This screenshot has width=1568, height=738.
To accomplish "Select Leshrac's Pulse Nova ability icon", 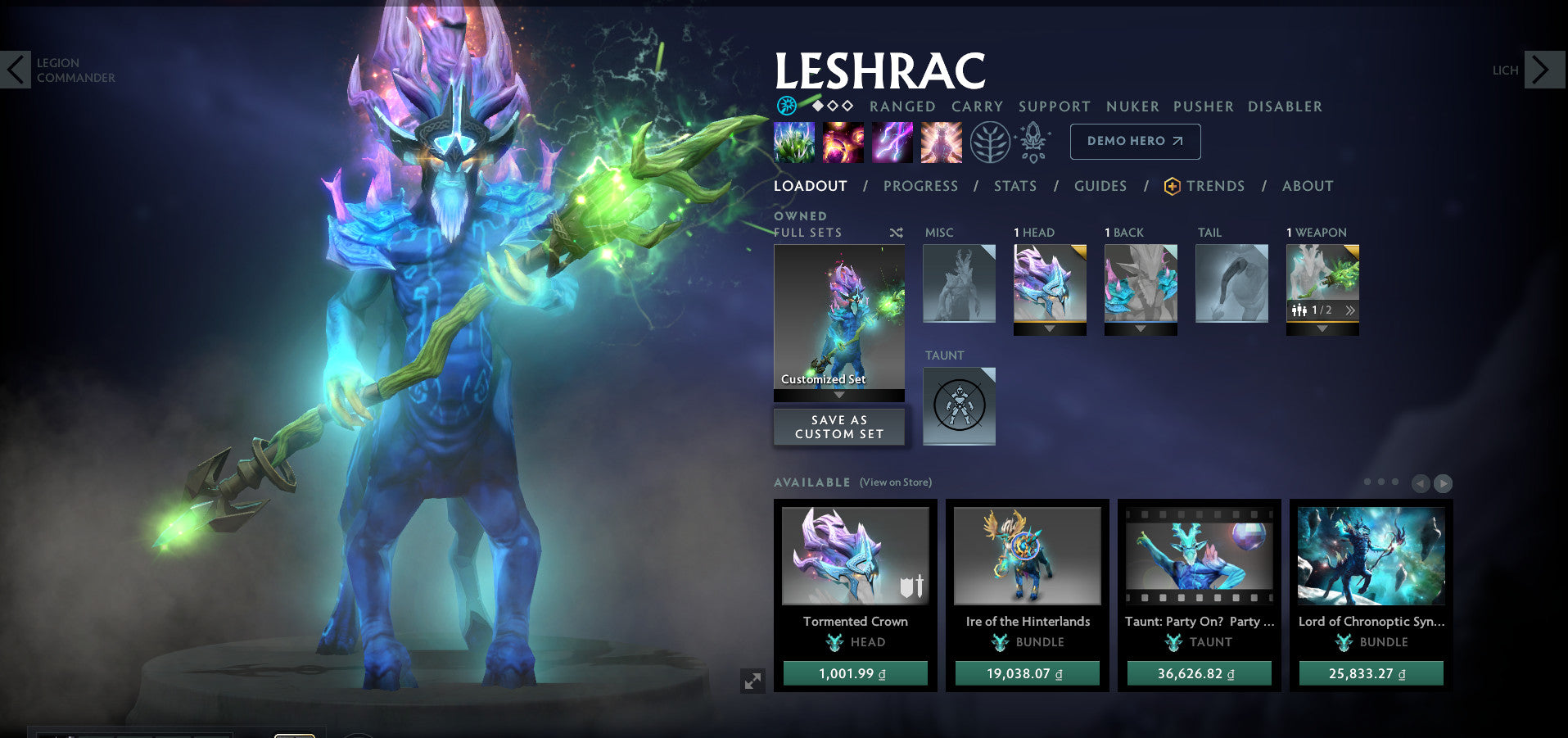I will pos(941,141).
